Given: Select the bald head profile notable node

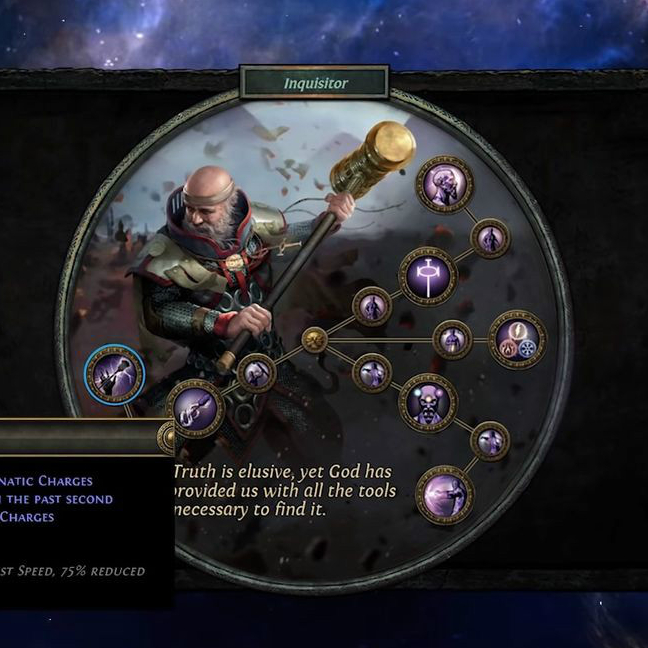Looking at the screenshot, I should (444, 184).
